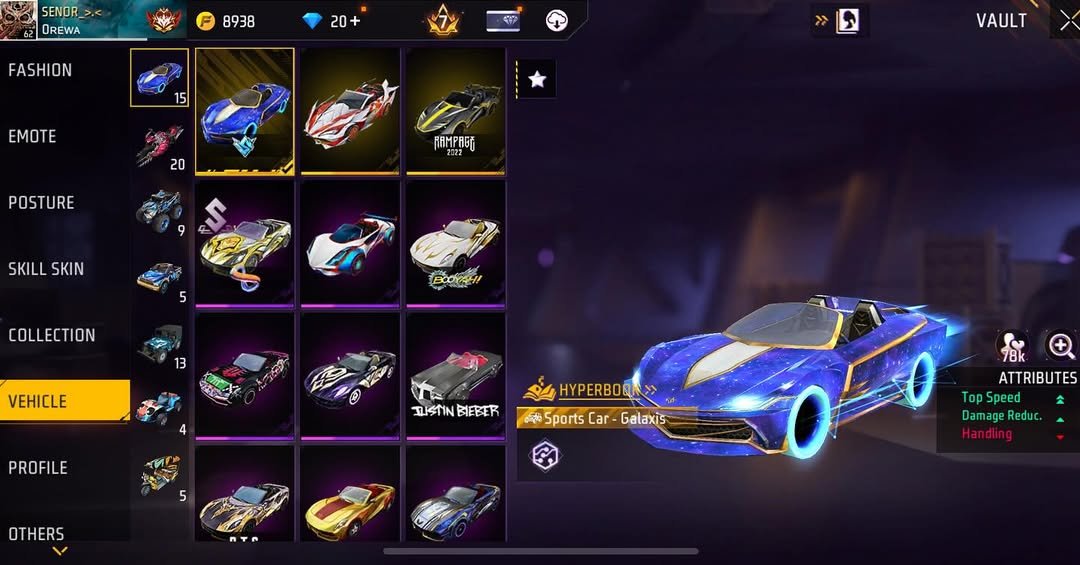1080x565 pixels.
Task: Select the sports car vehicle type
Action: 159,77
